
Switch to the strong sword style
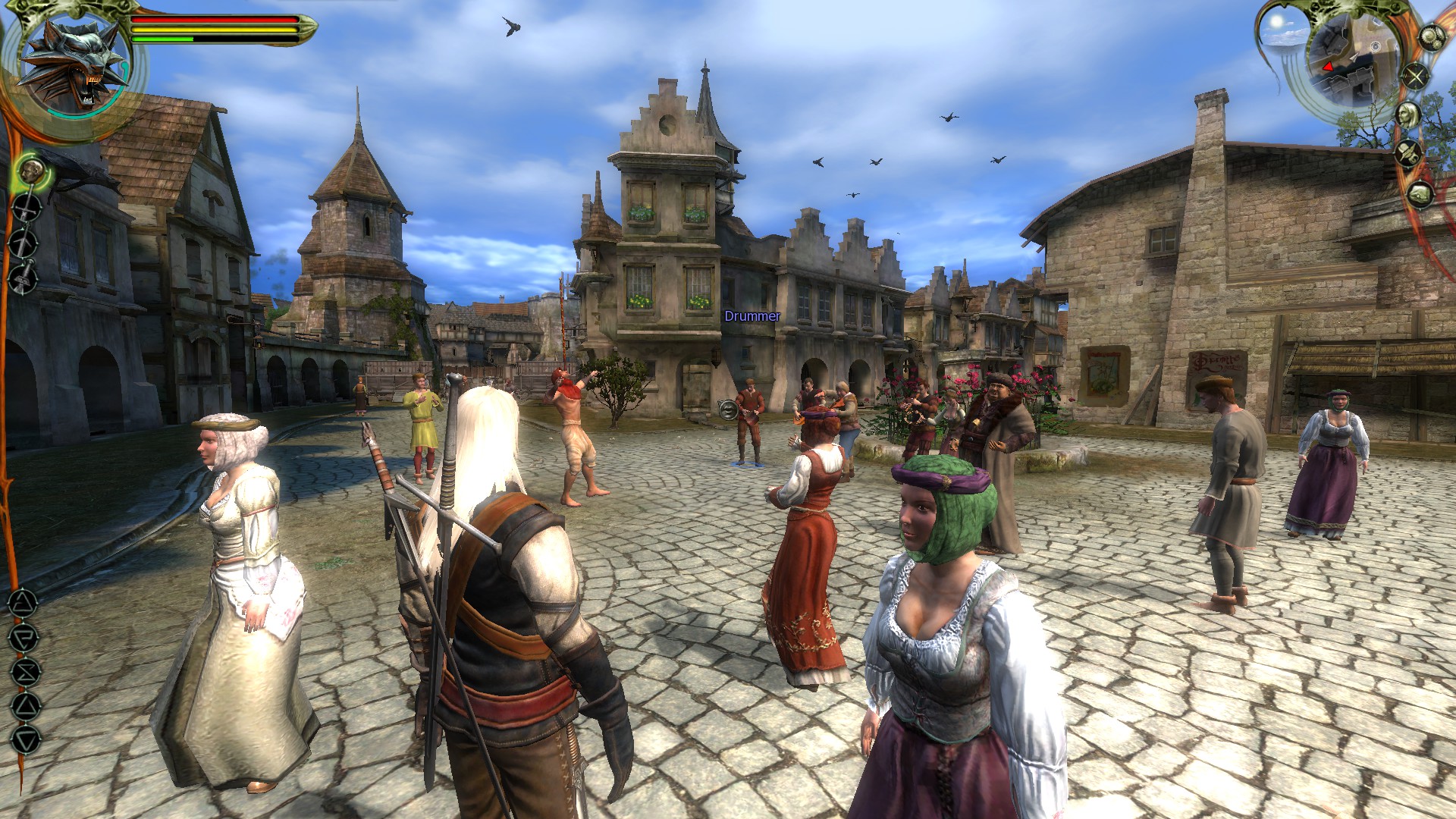point(26,208)
